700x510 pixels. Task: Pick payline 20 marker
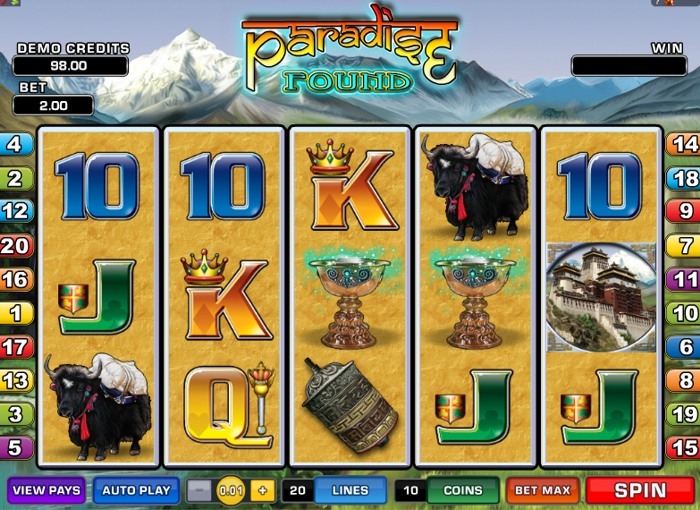(x=15, y=245)
